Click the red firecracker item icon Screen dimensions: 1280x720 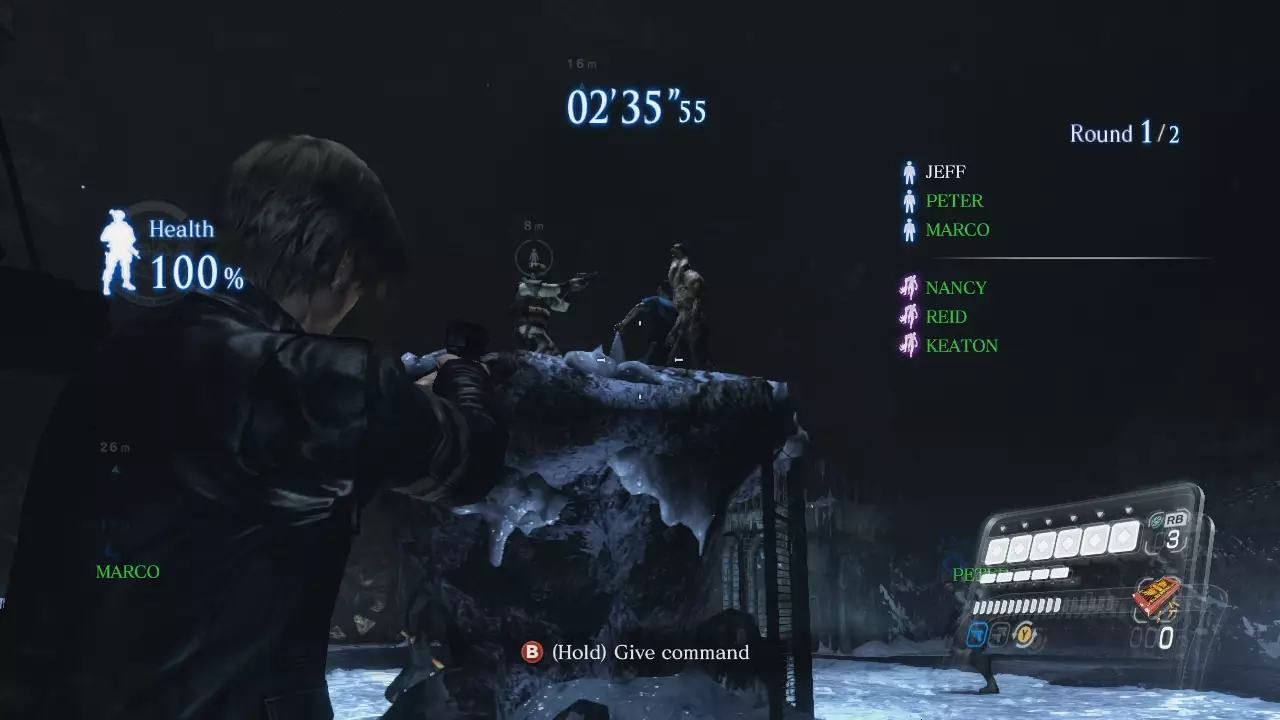(x=1157, y=595)
